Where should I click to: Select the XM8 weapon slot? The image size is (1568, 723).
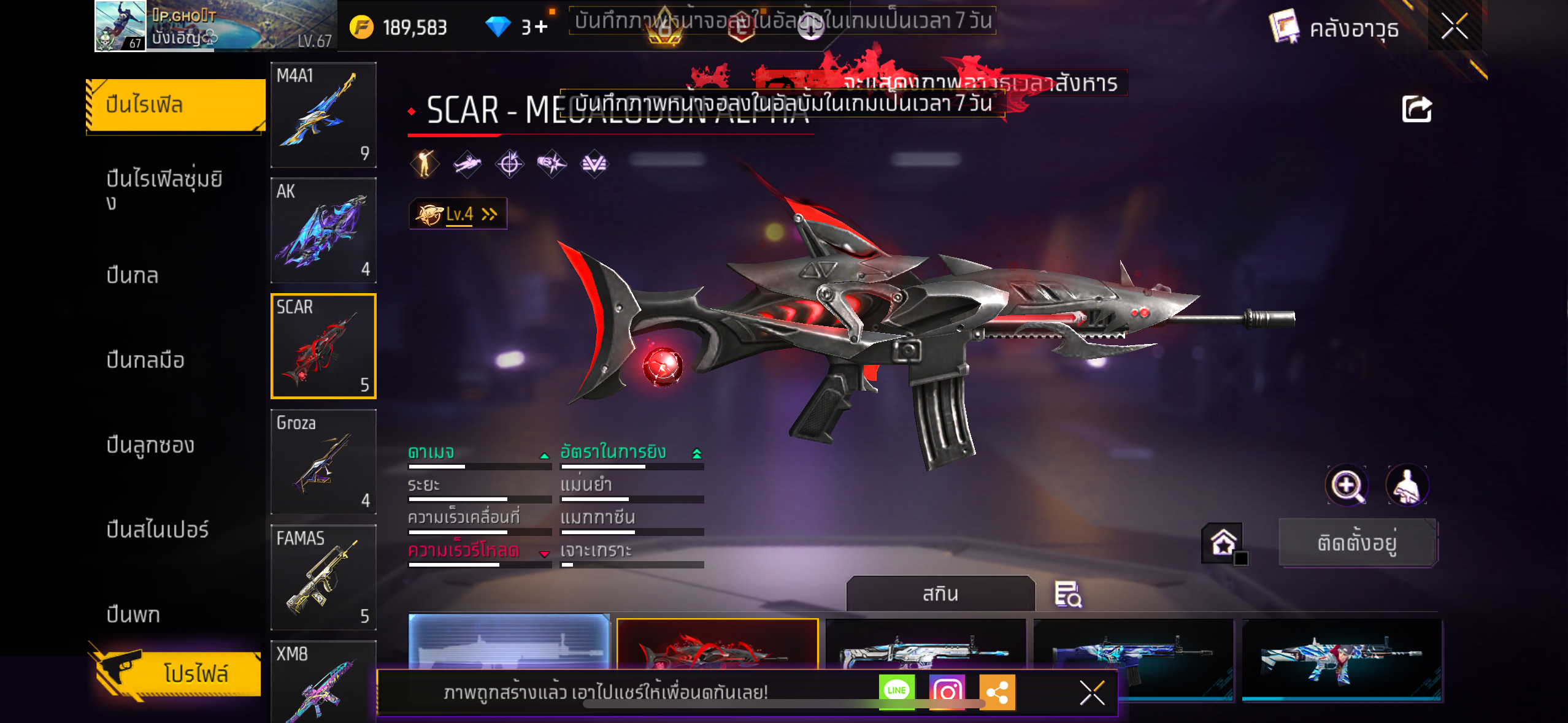coord(323,681)
